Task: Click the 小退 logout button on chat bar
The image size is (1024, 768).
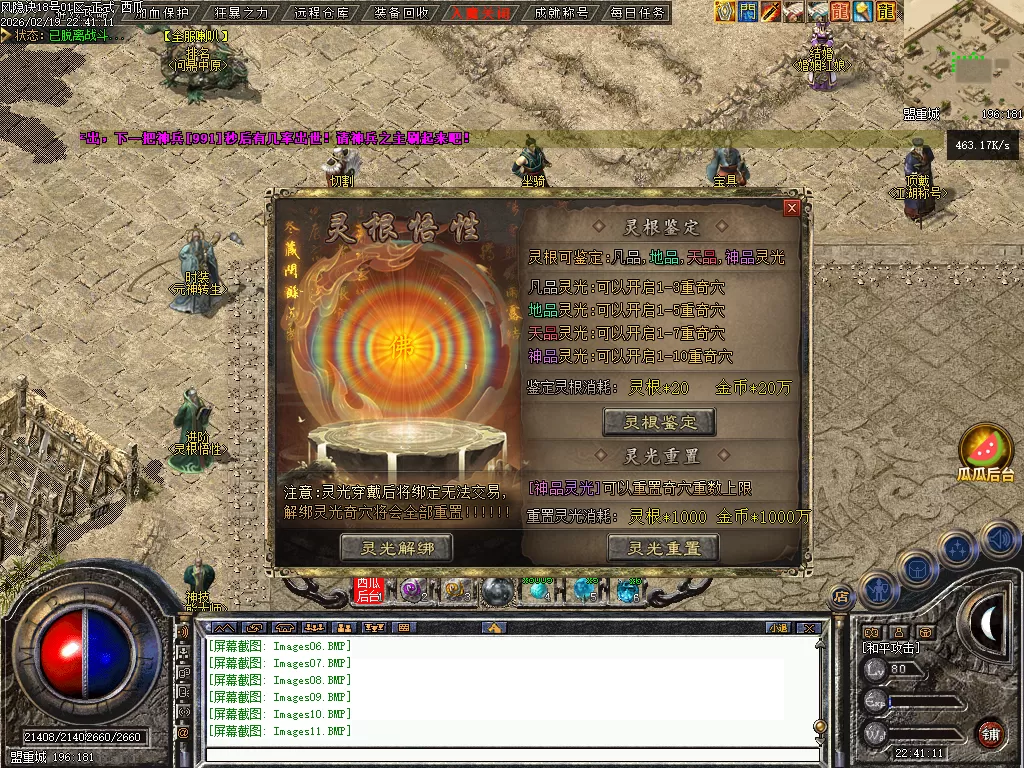Action: coord(777,628)
